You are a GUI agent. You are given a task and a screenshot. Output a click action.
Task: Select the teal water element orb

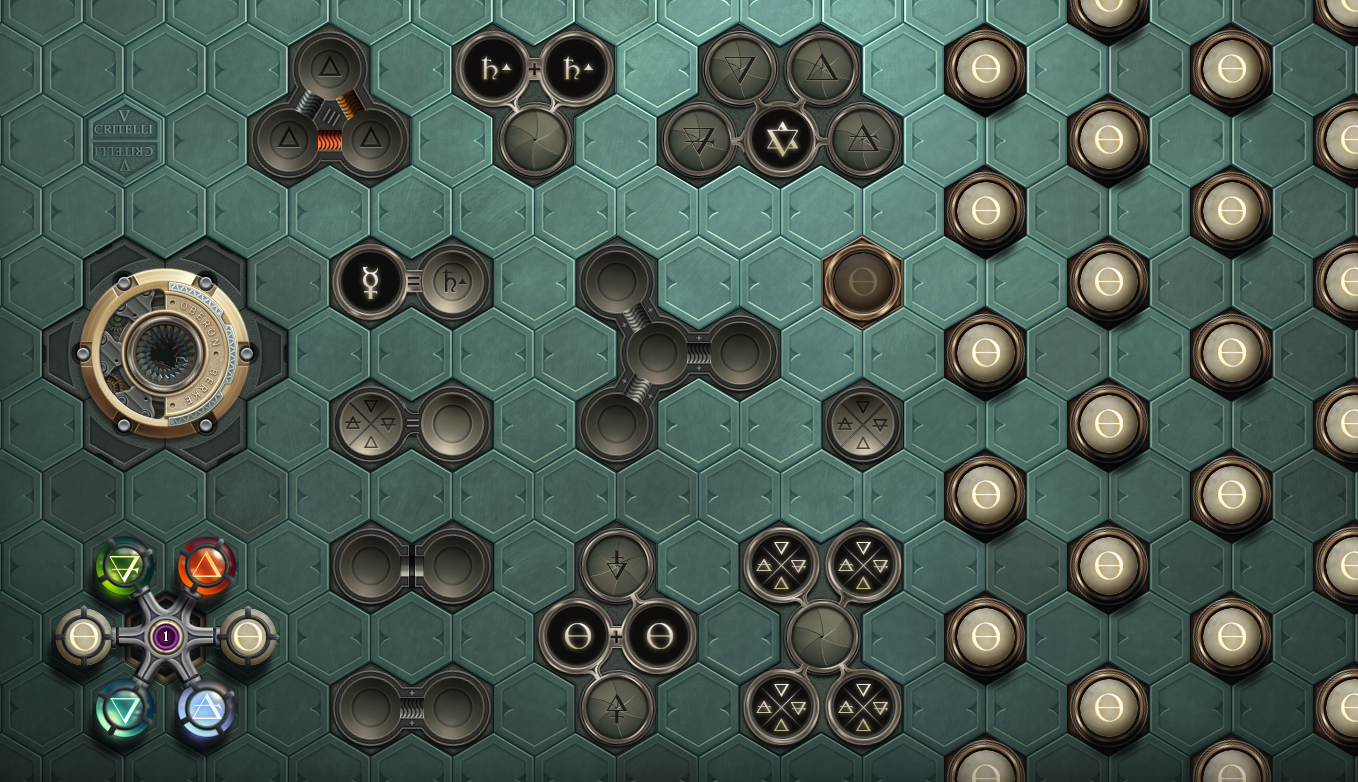pos(124,709)
